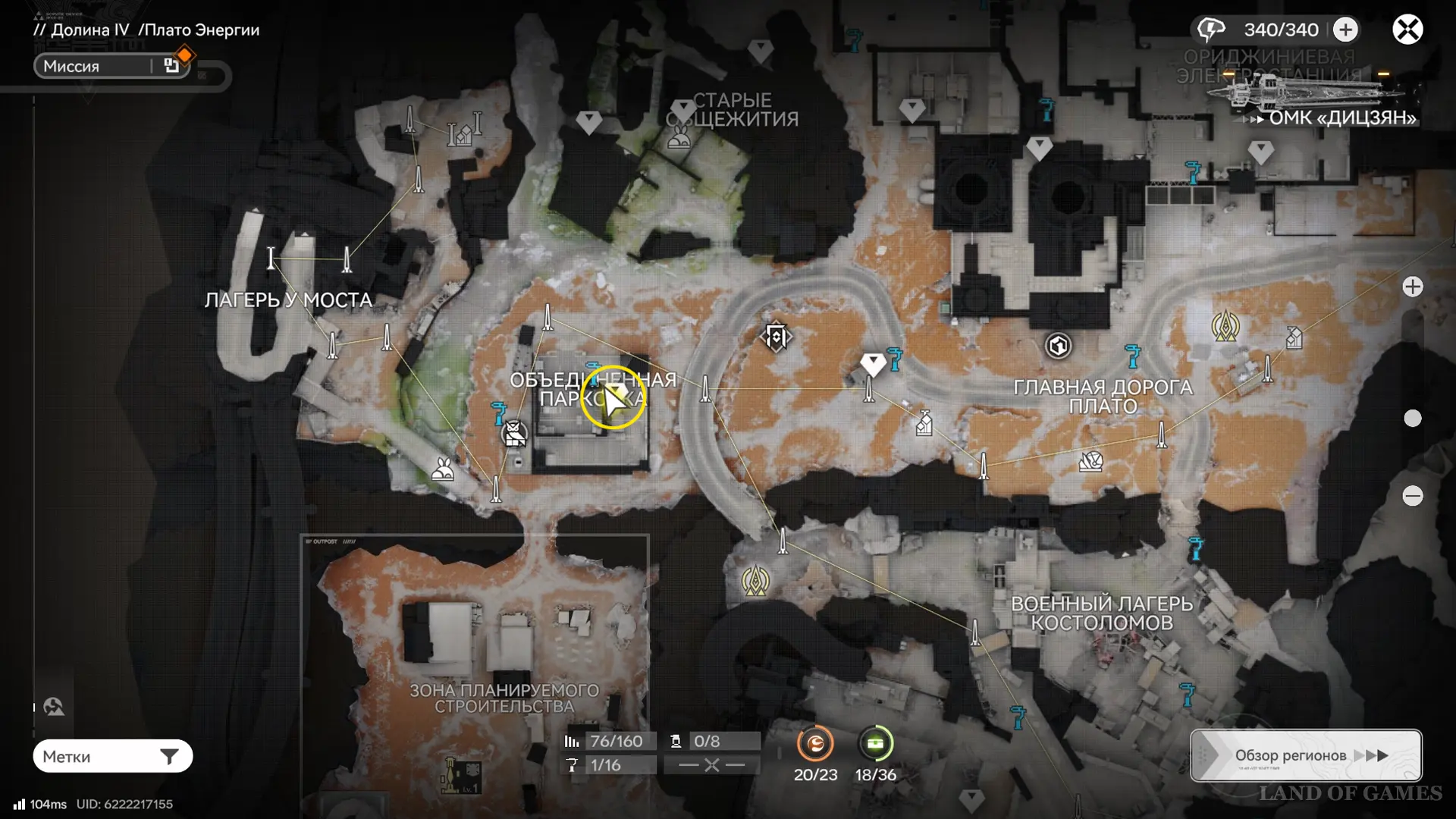Select the golden emblem marker near Костоломов camp

tap(755, 582)
